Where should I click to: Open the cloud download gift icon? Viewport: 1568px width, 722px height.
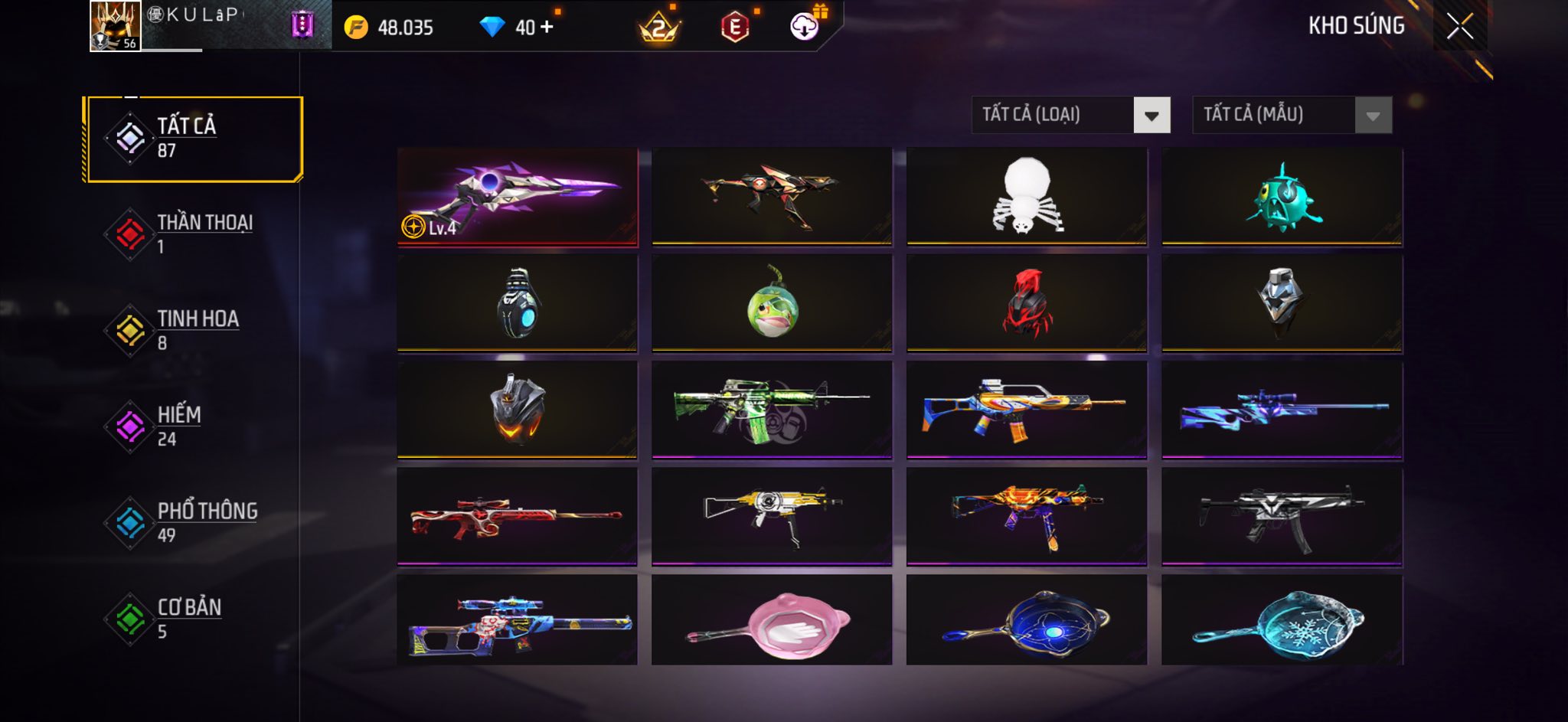click(805, 27)
